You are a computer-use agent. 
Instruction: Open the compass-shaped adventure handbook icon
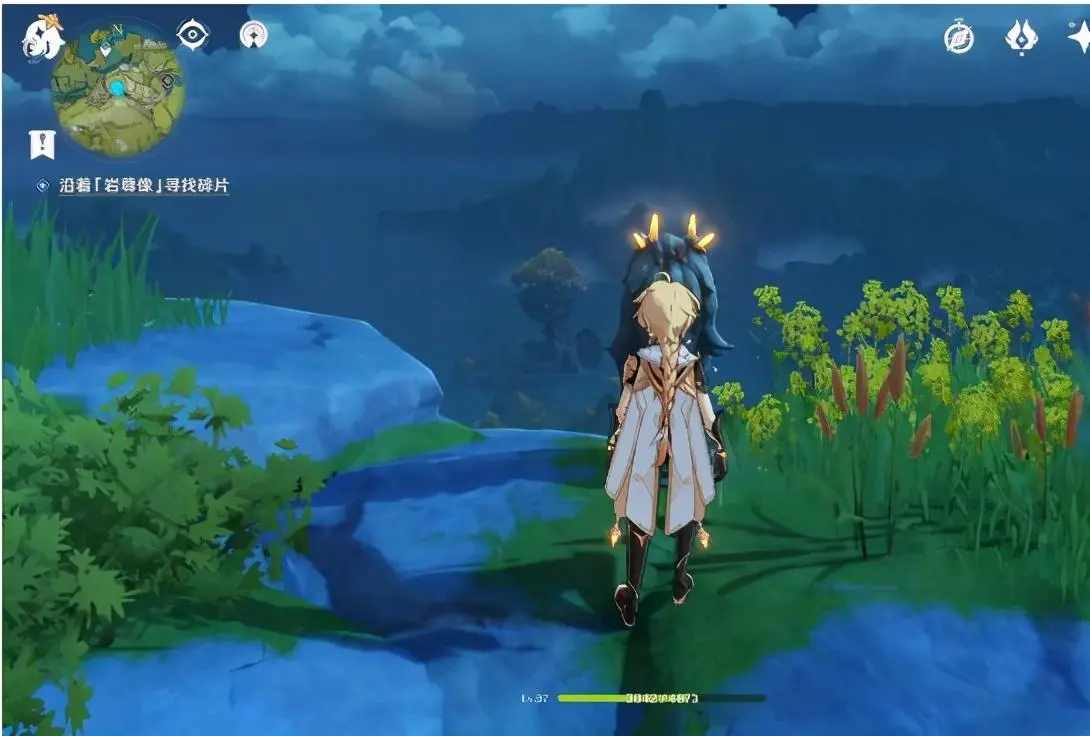(959, 37)
